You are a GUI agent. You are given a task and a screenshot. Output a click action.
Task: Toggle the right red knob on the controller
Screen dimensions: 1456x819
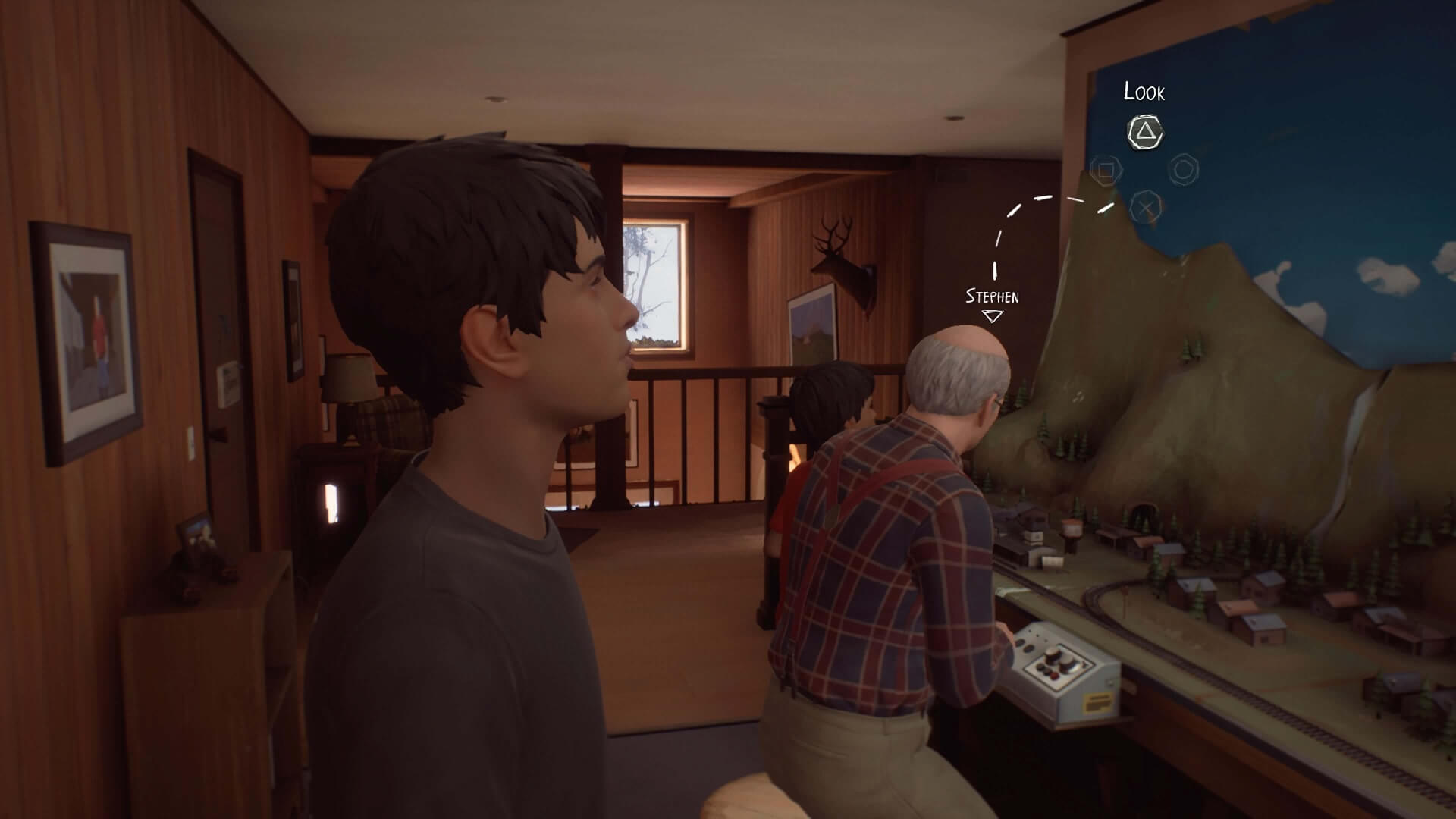(x=1056, y=676)
